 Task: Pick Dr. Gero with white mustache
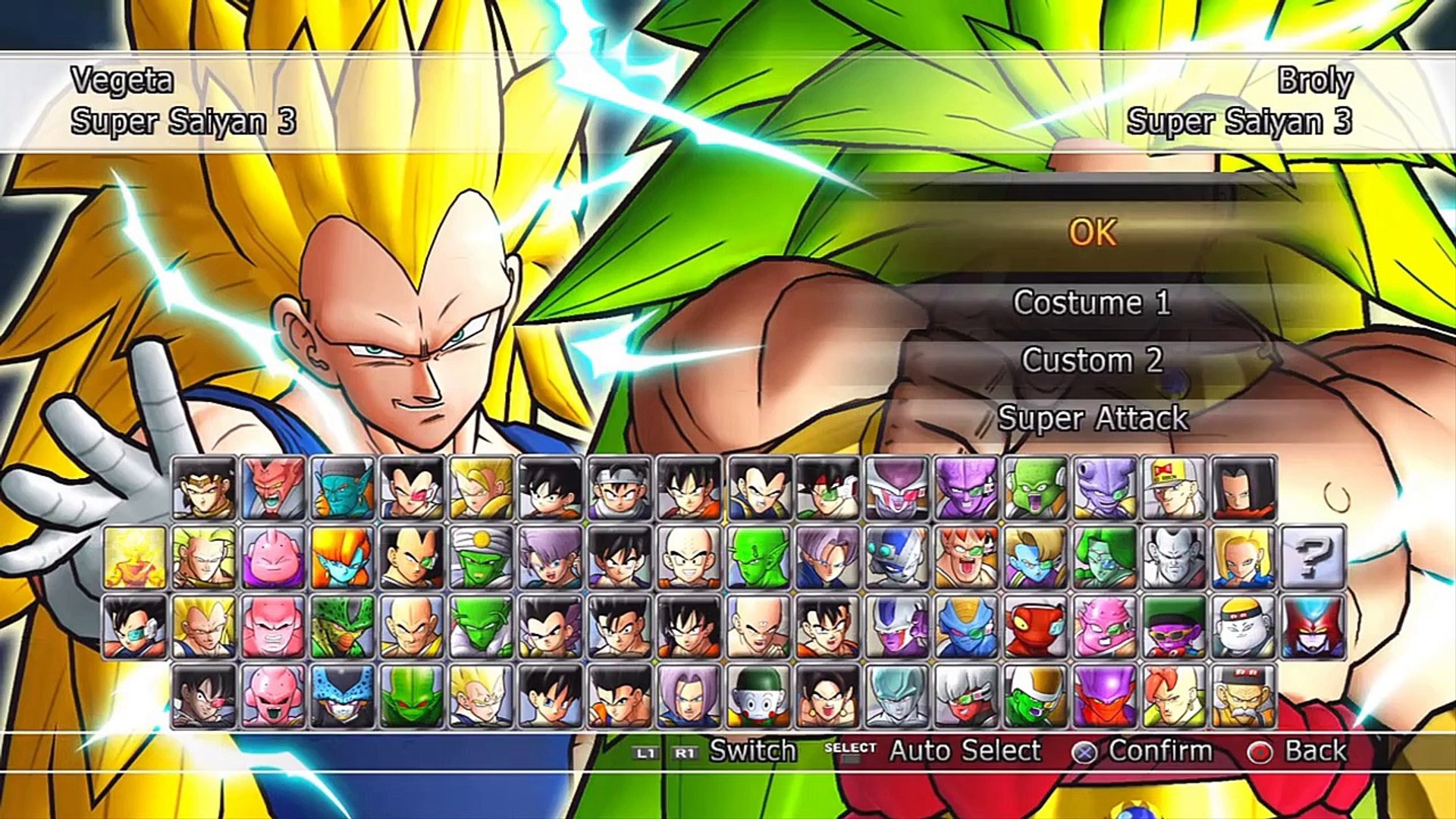(1243, 695)
